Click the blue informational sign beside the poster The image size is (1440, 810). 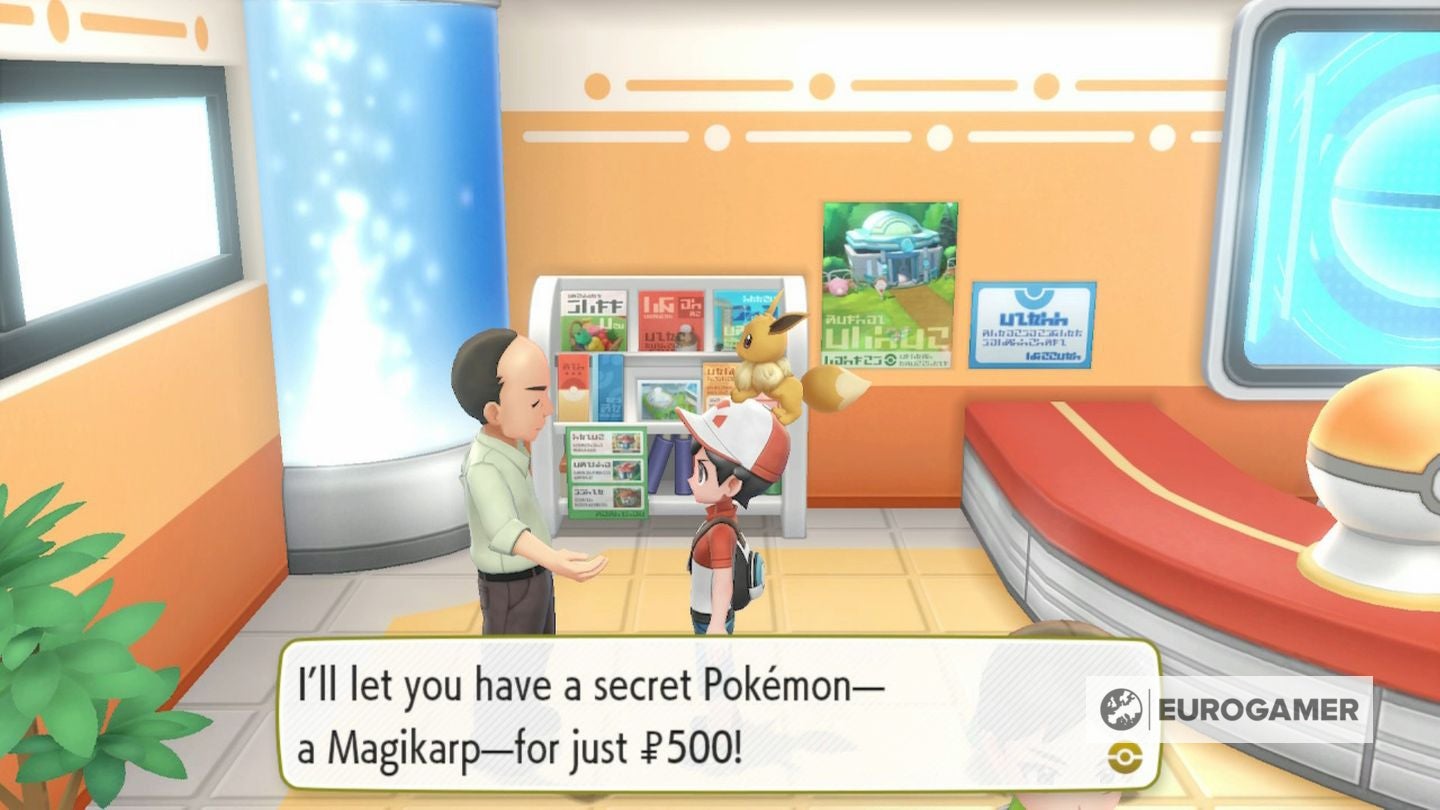1032,325
